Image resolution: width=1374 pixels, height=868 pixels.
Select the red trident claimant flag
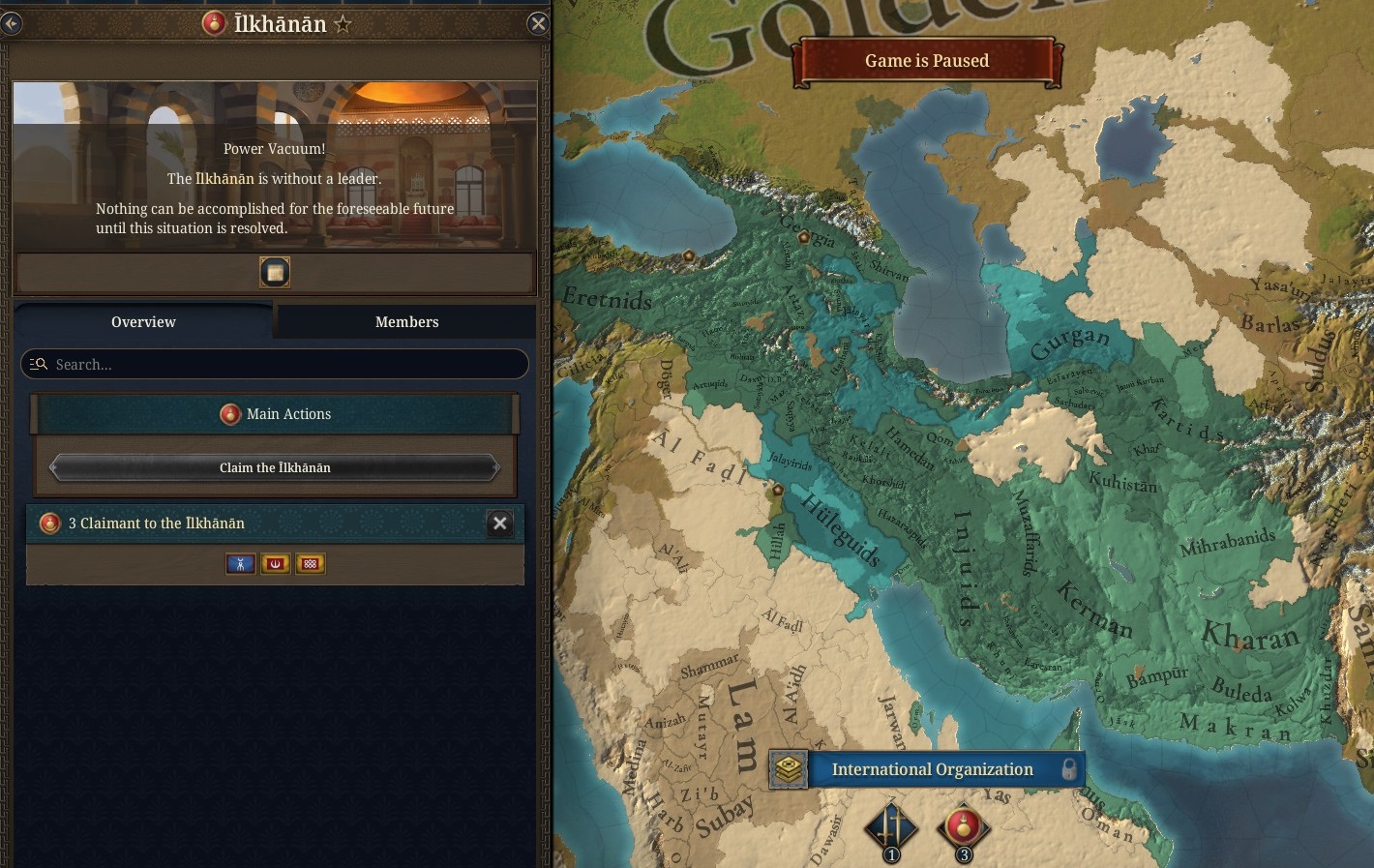point(275,563)
